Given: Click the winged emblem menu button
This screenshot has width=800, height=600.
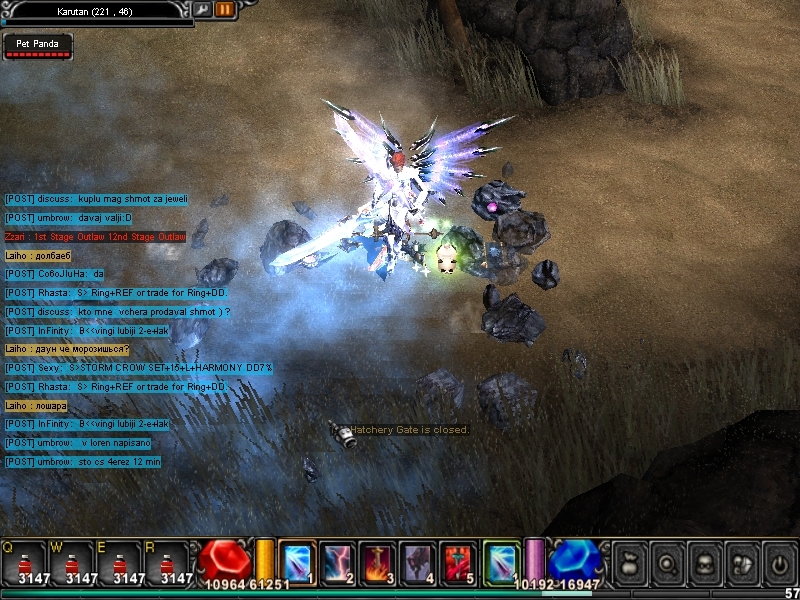Looking at the screenshot, I should tap(742, 561).
